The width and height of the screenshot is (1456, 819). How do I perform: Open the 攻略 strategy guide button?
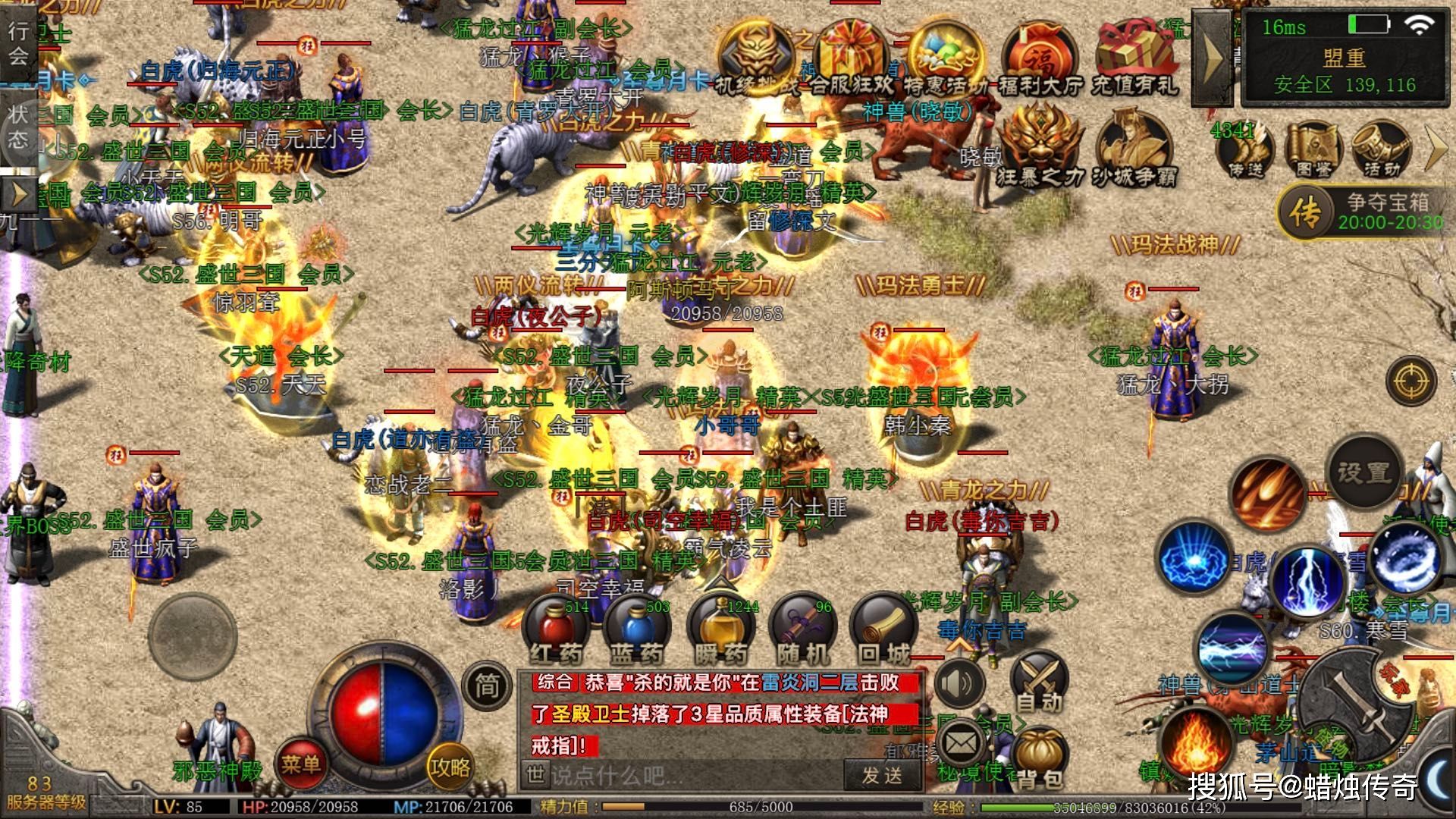(450, 767)
